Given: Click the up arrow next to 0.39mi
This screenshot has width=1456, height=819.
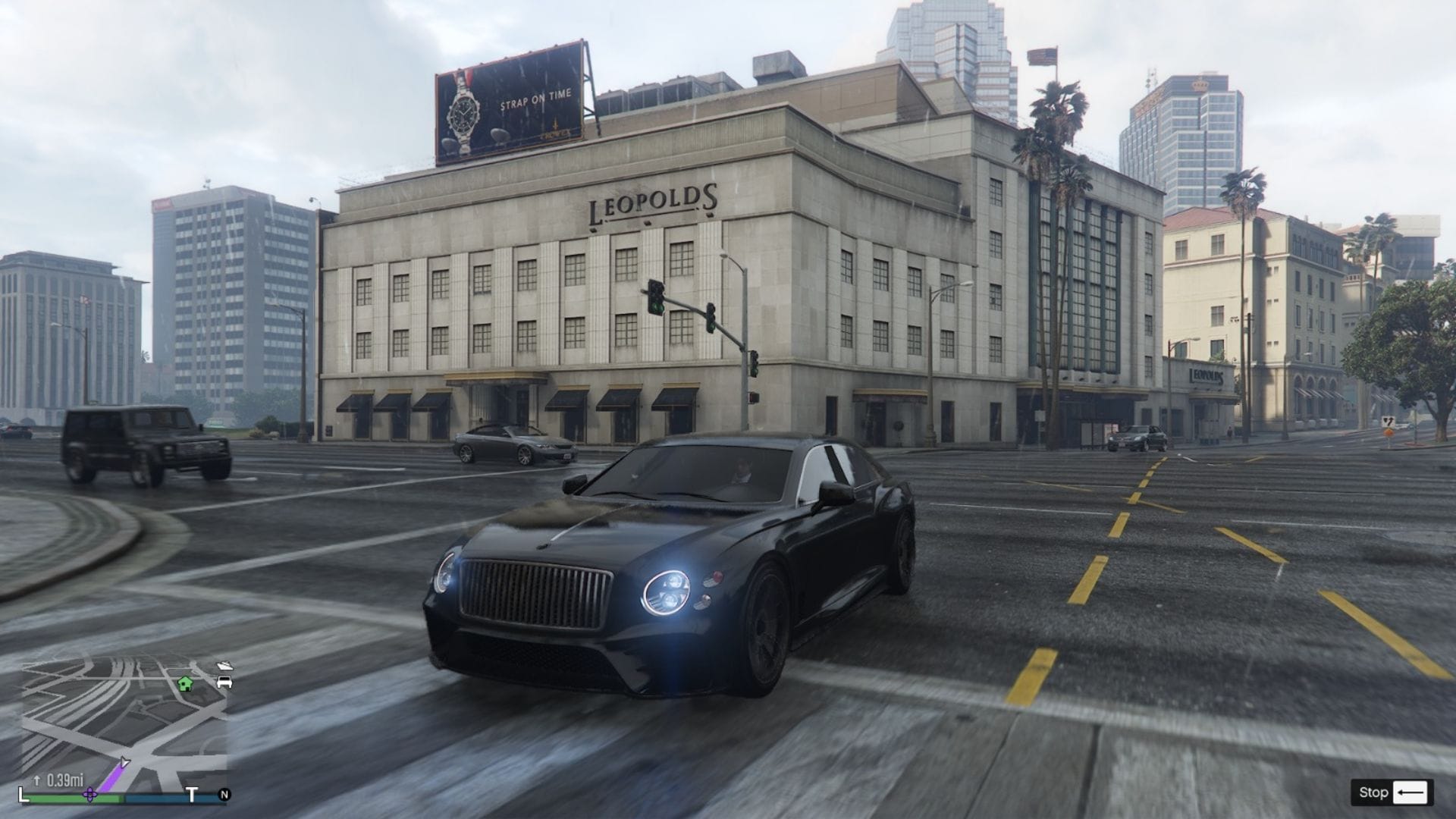Looking at the screenshot, I should pyautogui.click(x=37, y=779).
